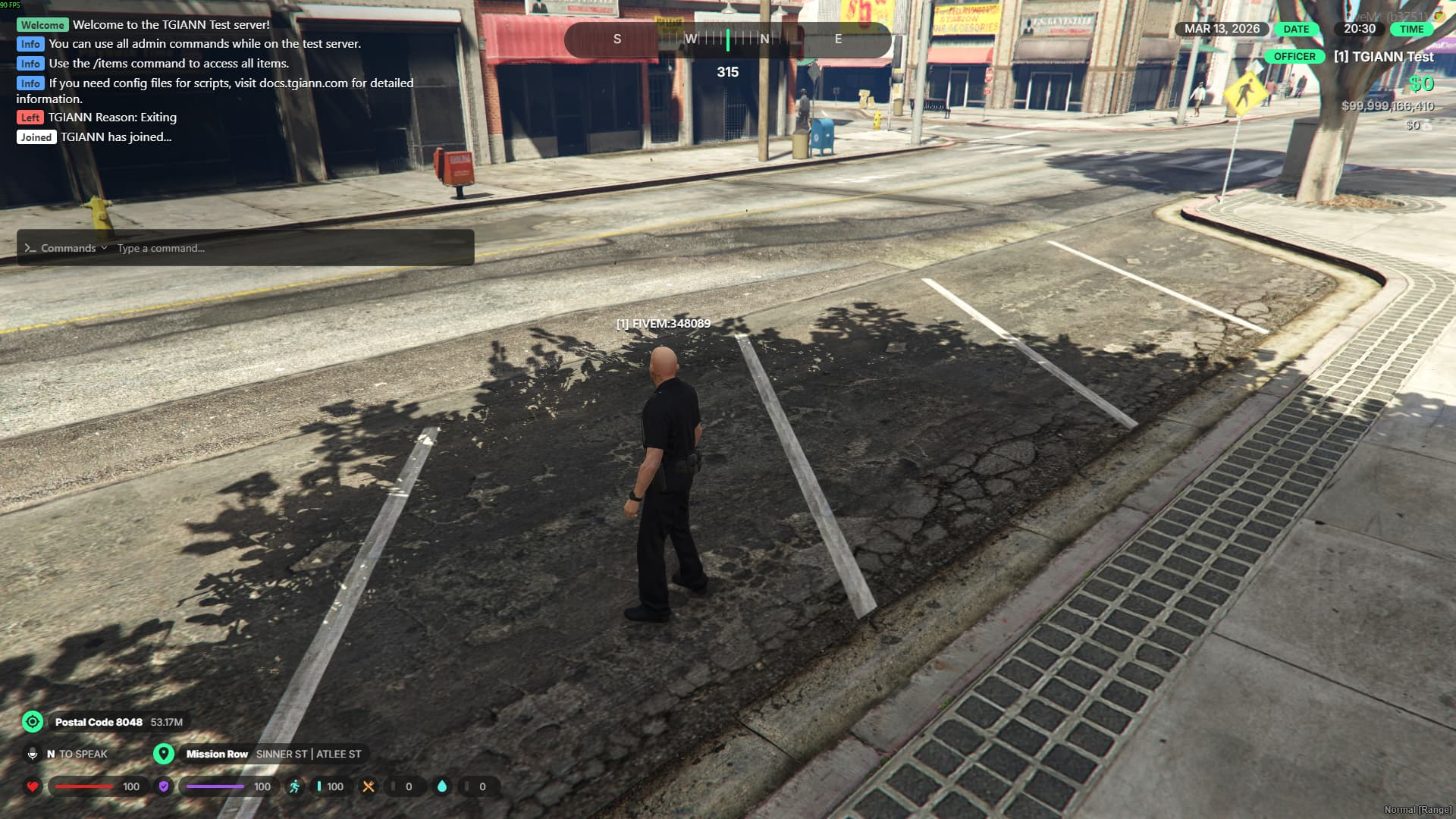Click the compass bar at top
The width and height of the screenshot is (1456, 819).
click(x=727, y=39)
